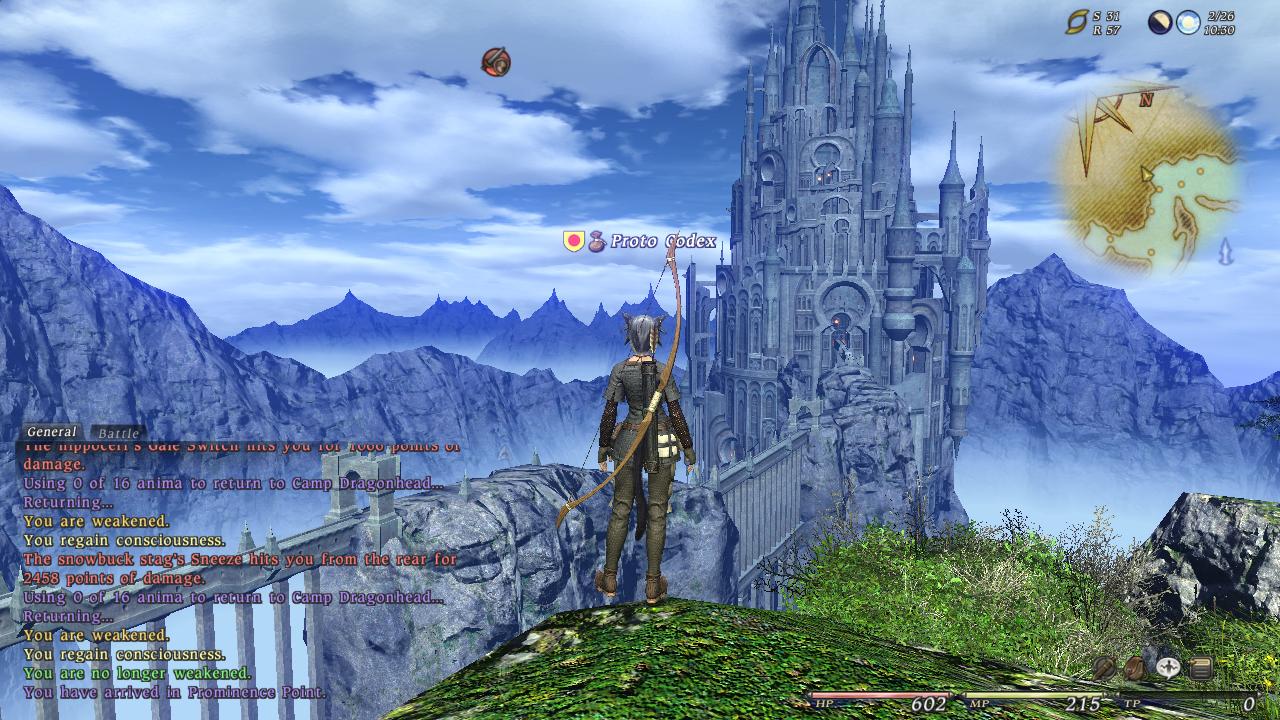The height and width of the screenshot is (720, 1280).
Task: Click the in-game clock reading 10:30
Action: pyautogui.click(x=1220, y=30)
